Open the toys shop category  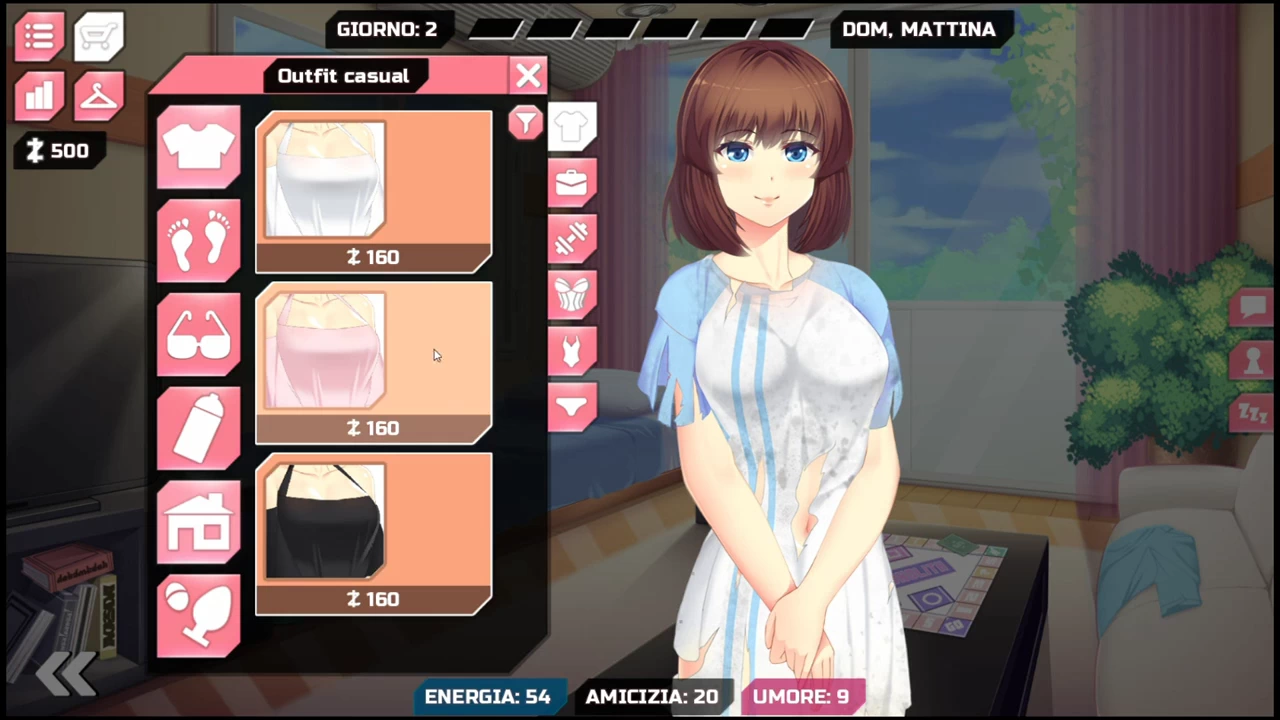coord(198,615)
